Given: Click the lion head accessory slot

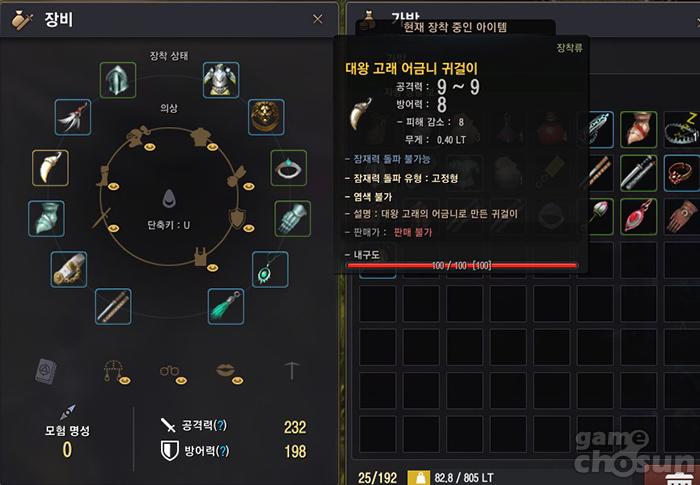Looking at the screenshot, I should click(265, 116).
